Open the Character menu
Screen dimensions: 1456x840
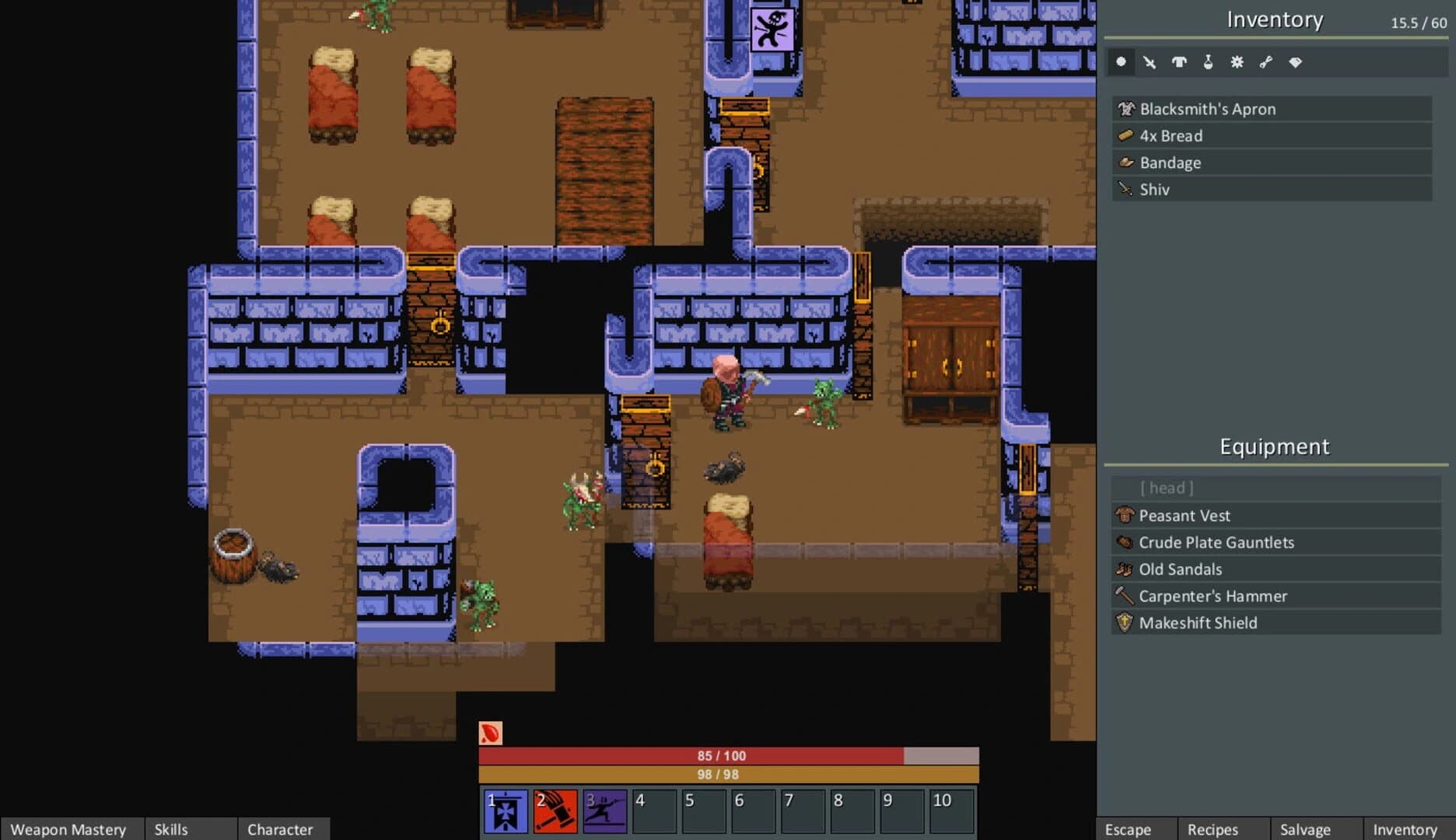click(x=282, y=829)
